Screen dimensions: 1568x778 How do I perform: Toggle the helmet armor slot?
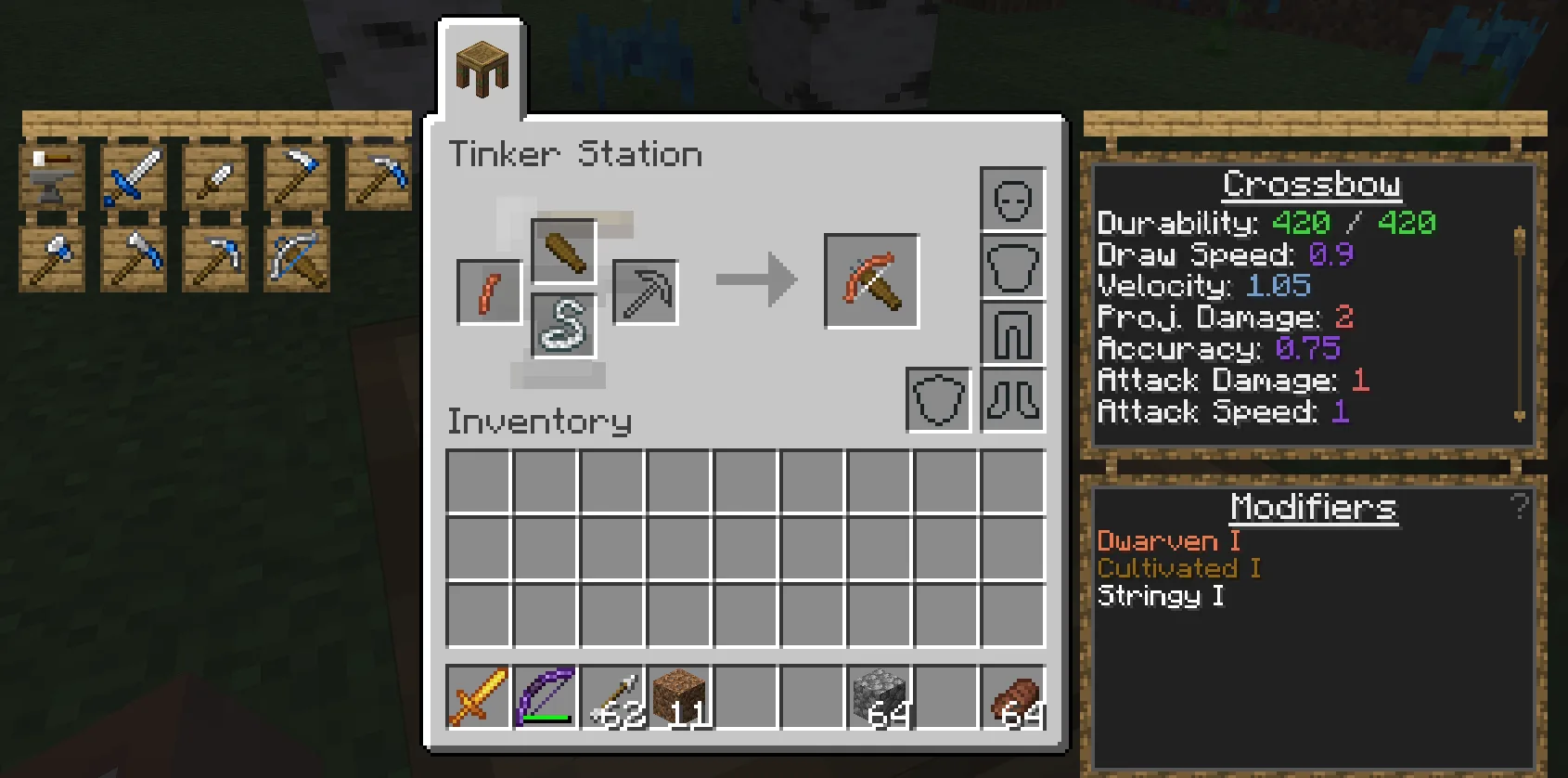click(x=1012, y=198)
